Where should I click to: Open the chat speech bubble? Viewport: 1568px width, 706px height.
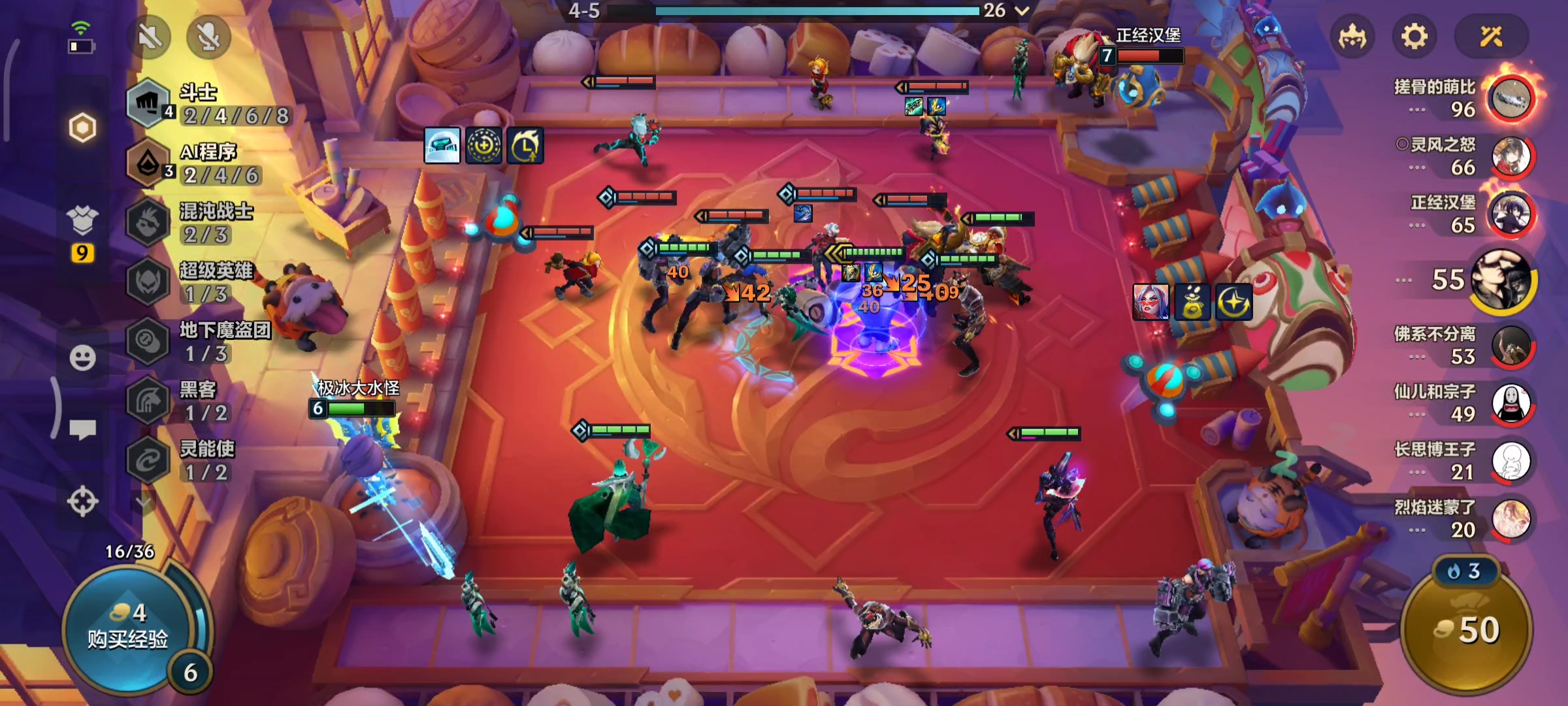point(82,429)
